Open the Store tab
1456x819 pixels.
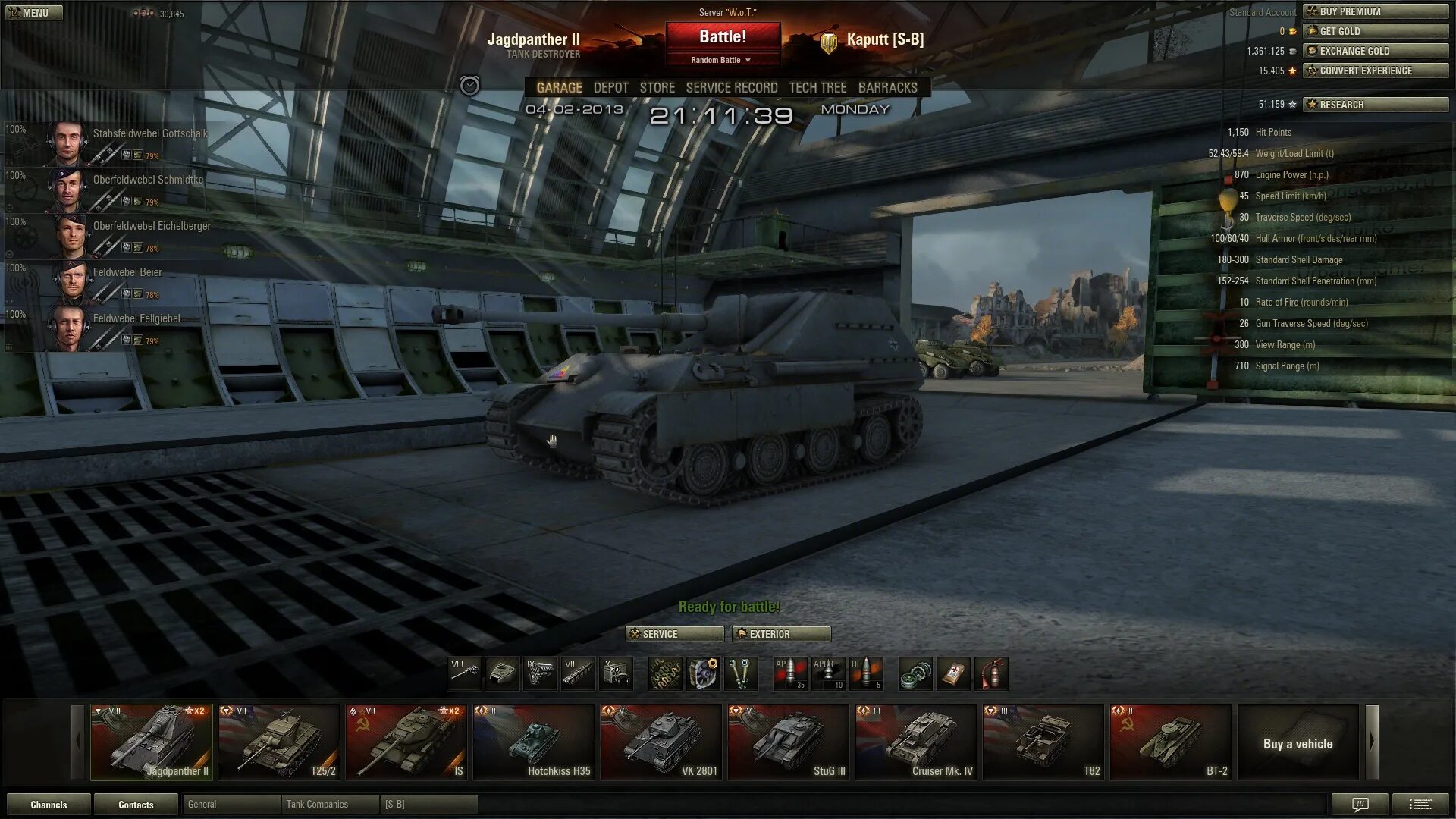[657, 88]
